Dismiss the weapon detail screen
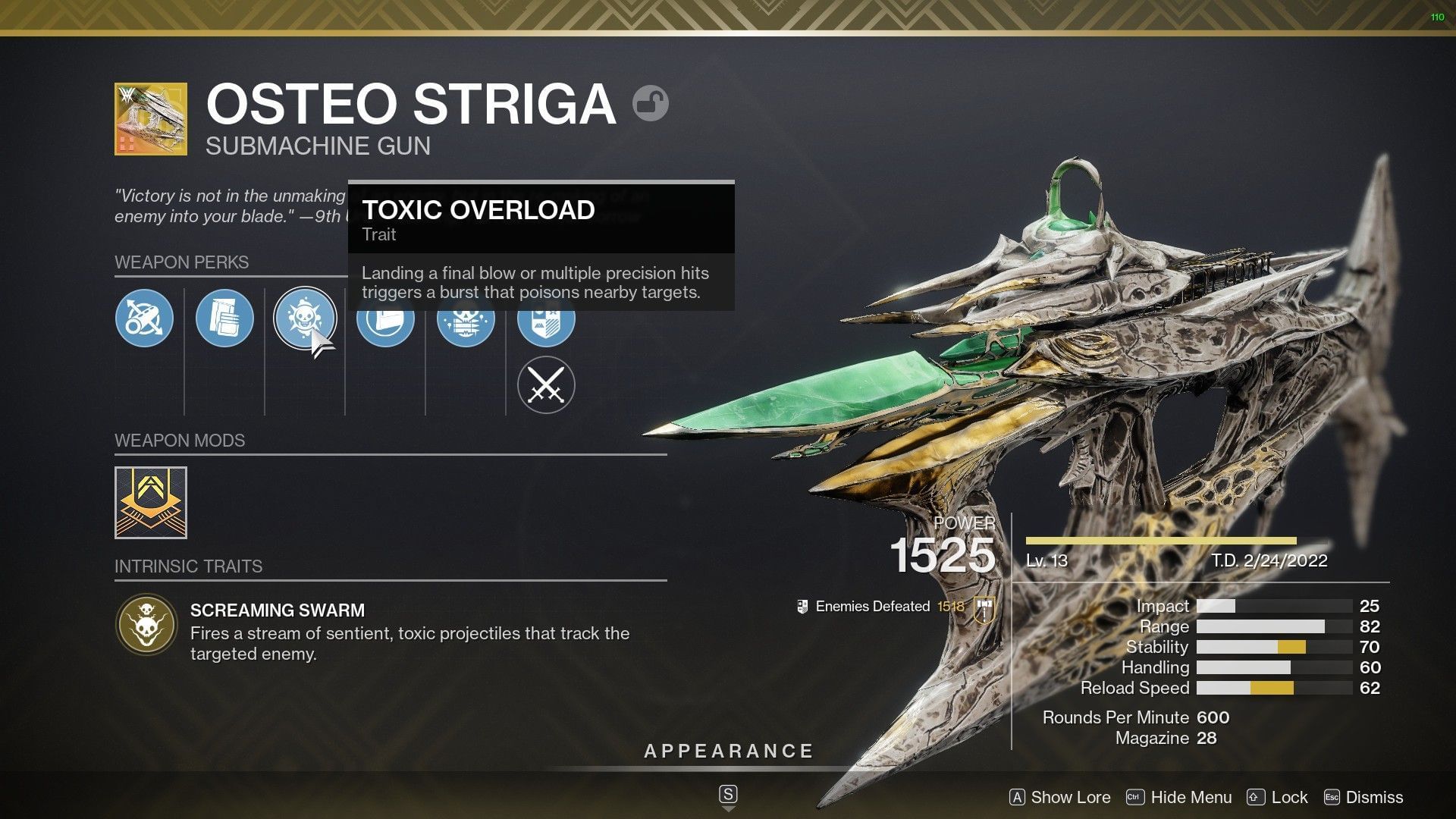The height and width of the screenshot is (819, 1456). [x=1373, y=798]
